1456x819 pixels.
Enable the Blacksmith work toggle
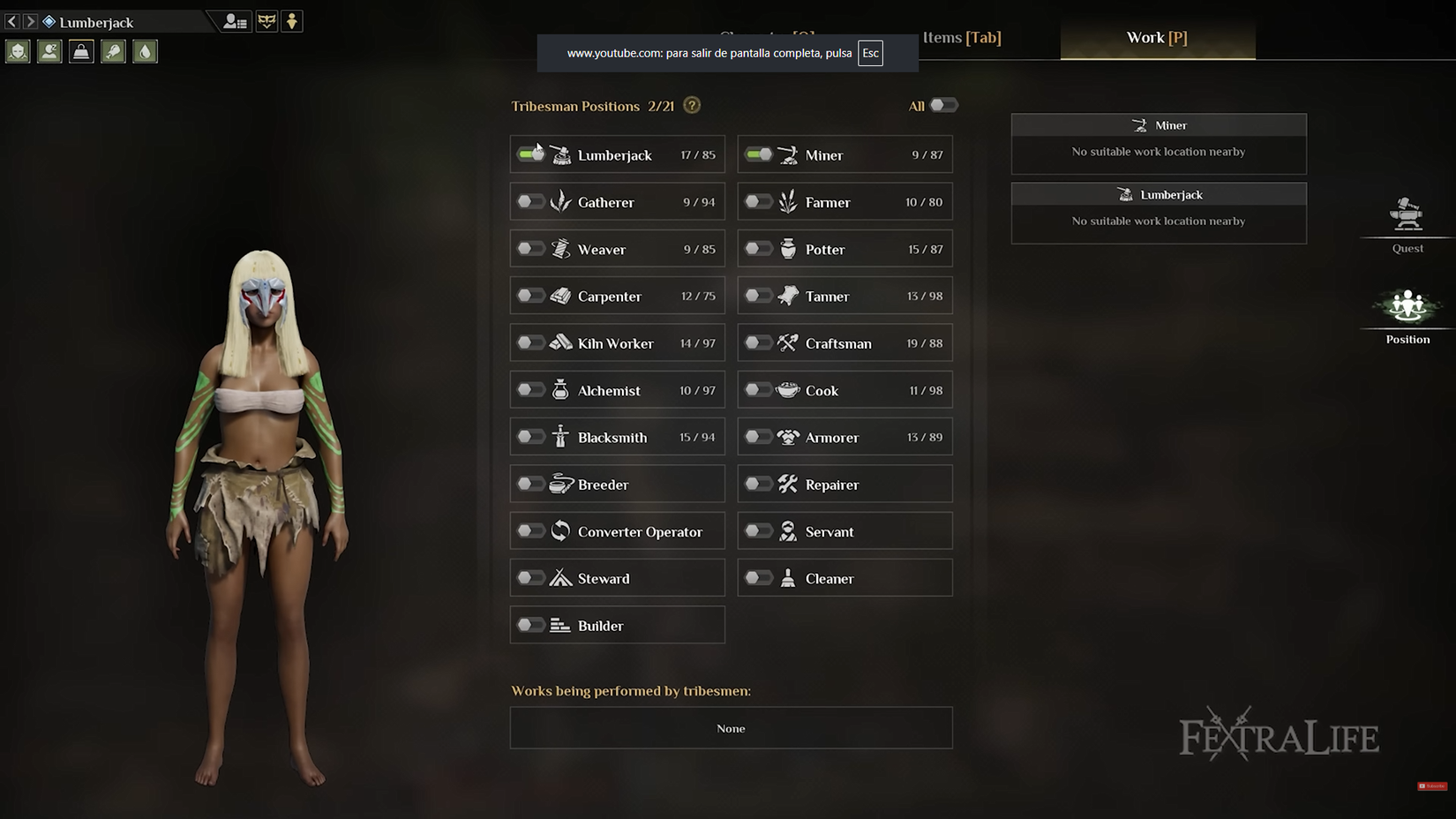coord(530,436)
